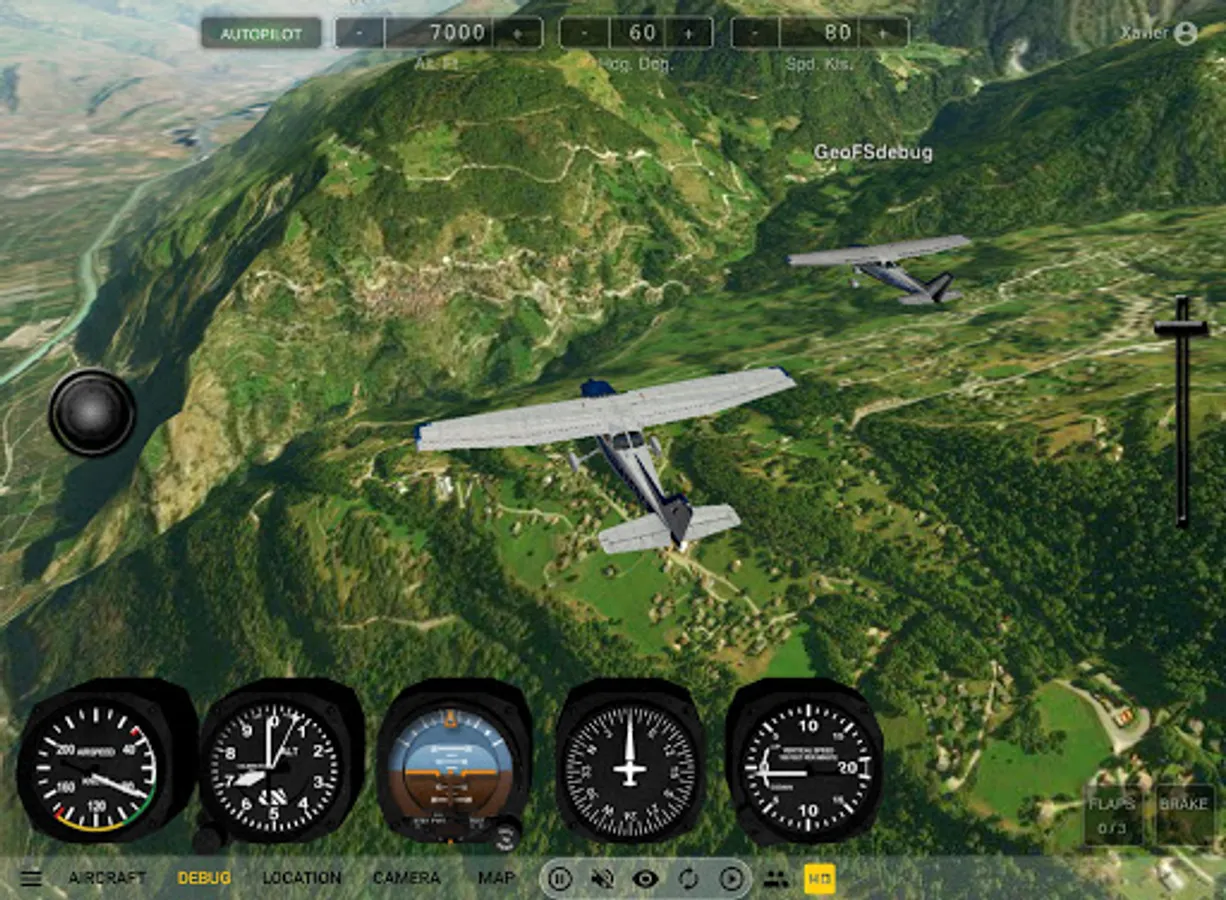Screen dimensions: 1226x900
Task: Open the Xavier user account menu
Action: [1158, 33]
